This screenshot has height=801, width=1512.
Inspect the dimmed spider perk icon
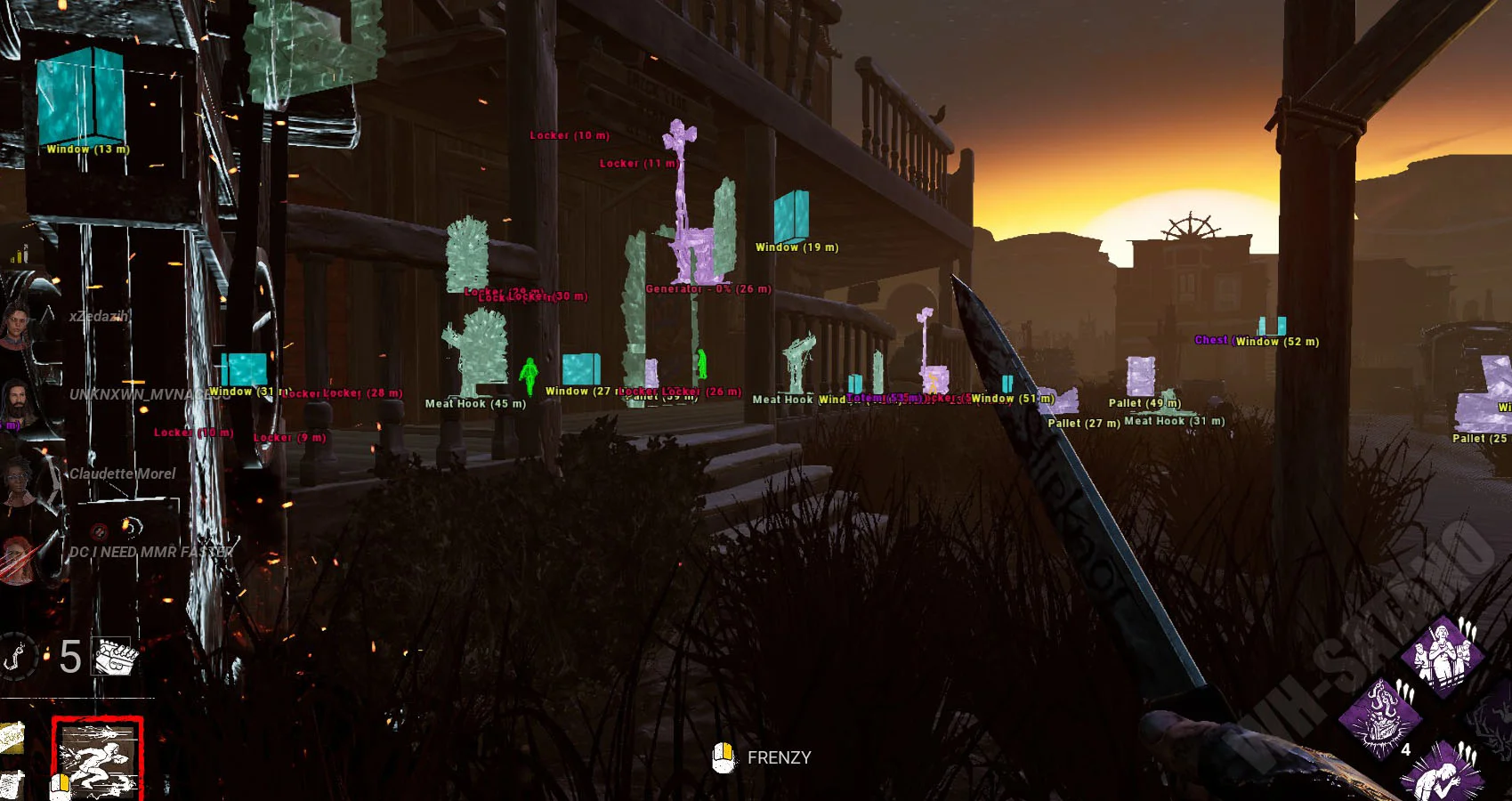[1493, 717]
